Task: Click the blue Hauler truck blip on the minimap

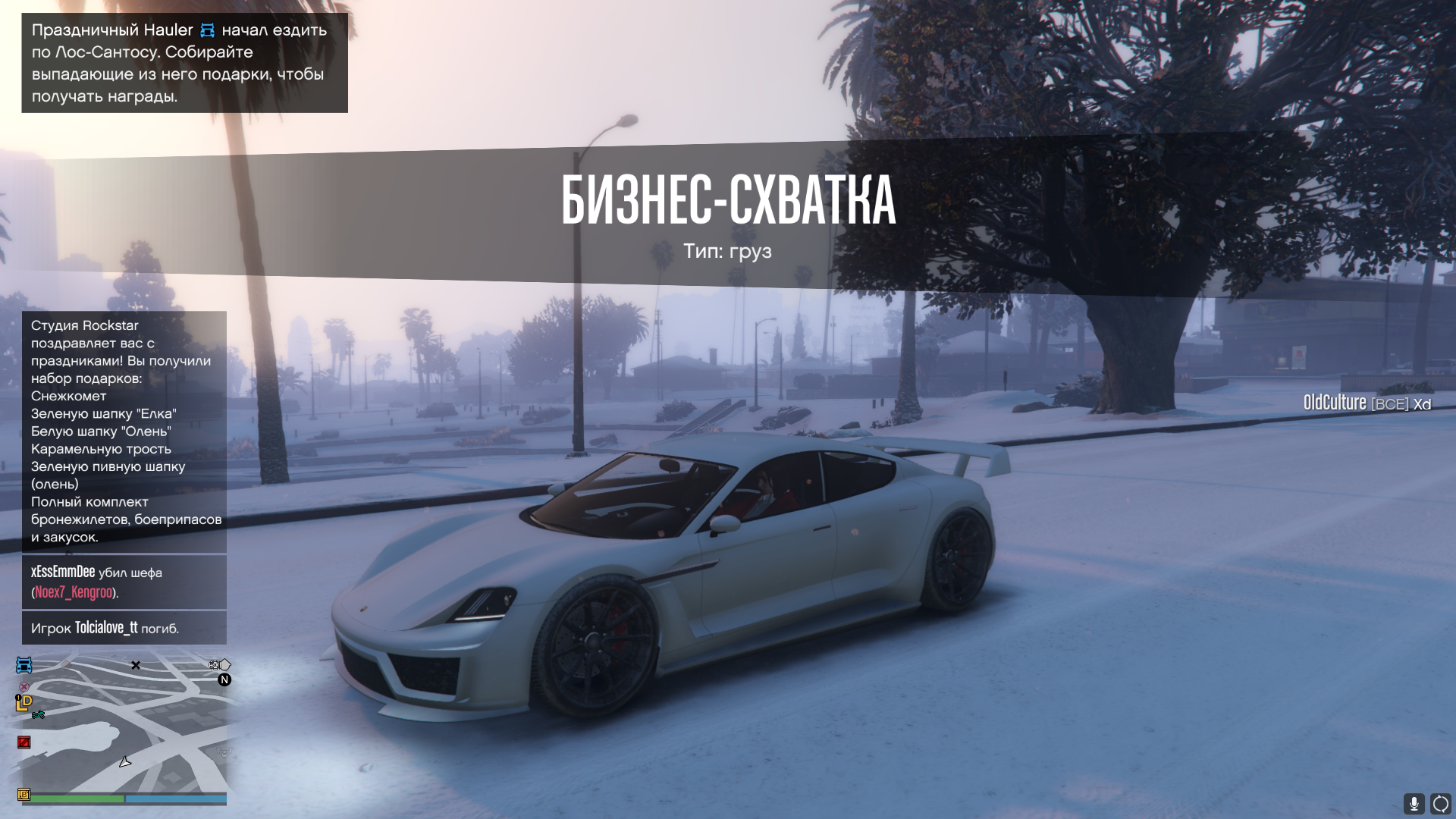Action: pyautogui.click(x=24, y=666)
